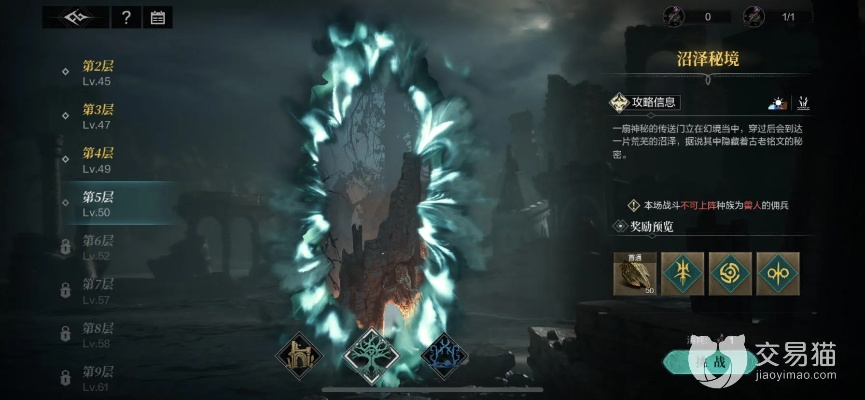Open the 攻略信息 strategy info
The height and width of the screenshot is (400, 865).
click(647, 102)
